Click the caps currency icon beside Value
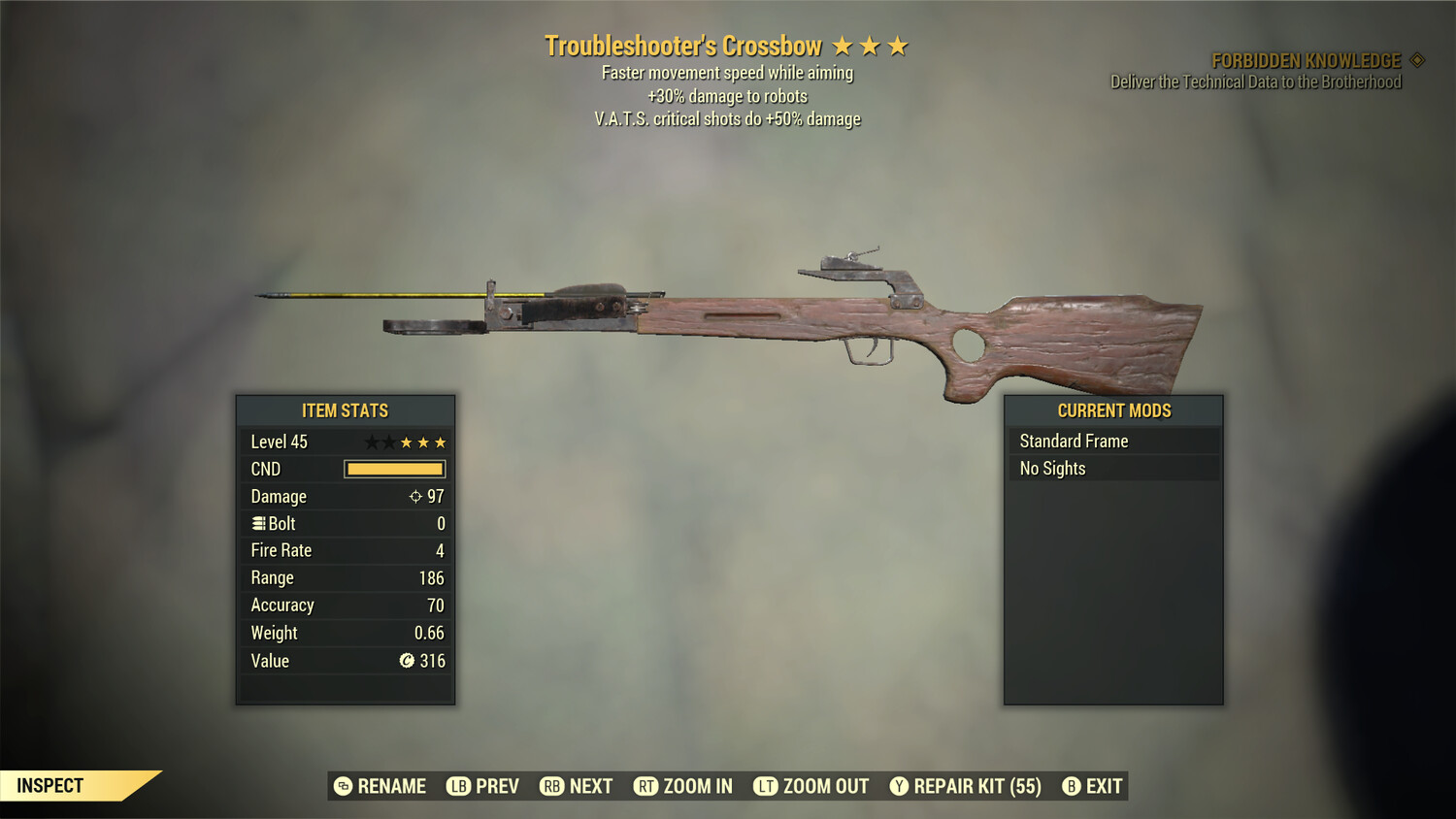 click(x=408, y=661)
